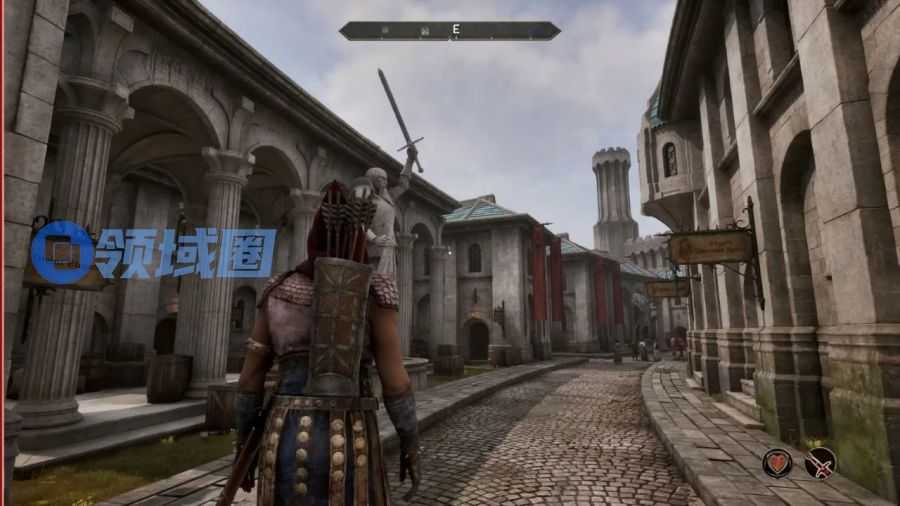
Task: Select the crossed-out sword icon
Action: point(820,463)
